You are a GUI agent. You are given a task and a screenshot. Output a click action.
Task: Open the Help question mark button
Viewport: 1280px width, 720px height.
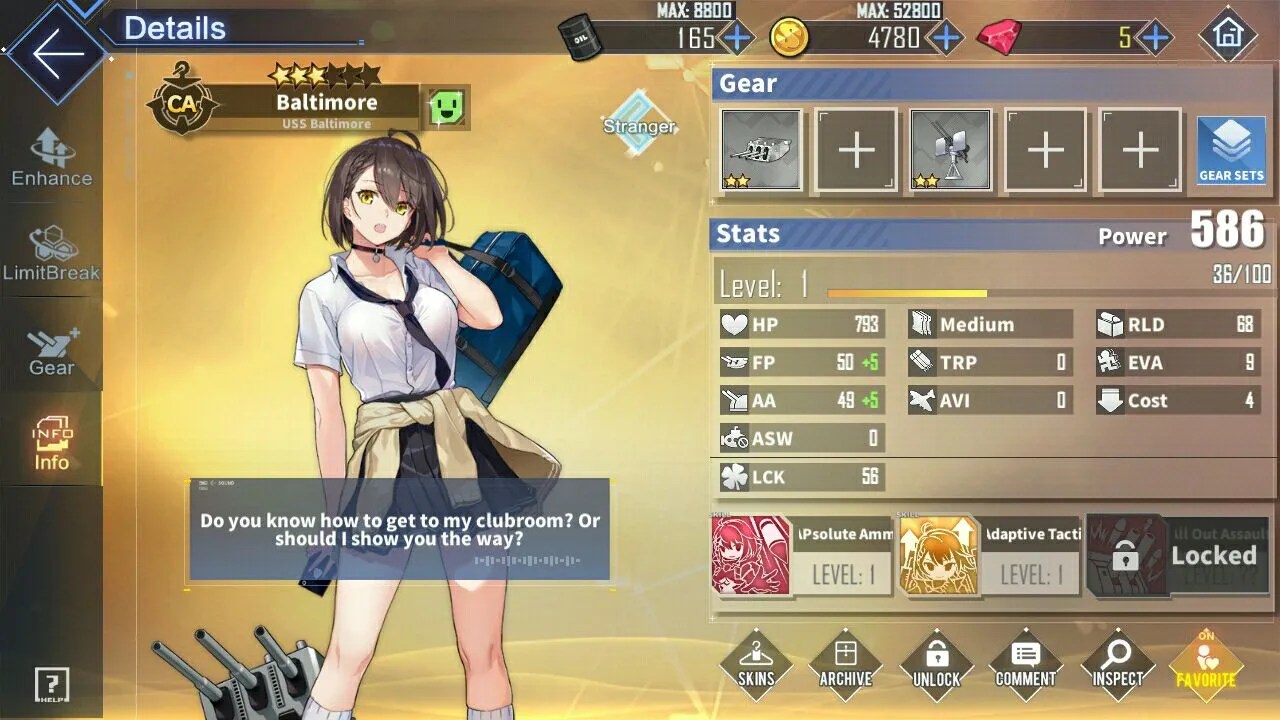[x=51, y=685]
